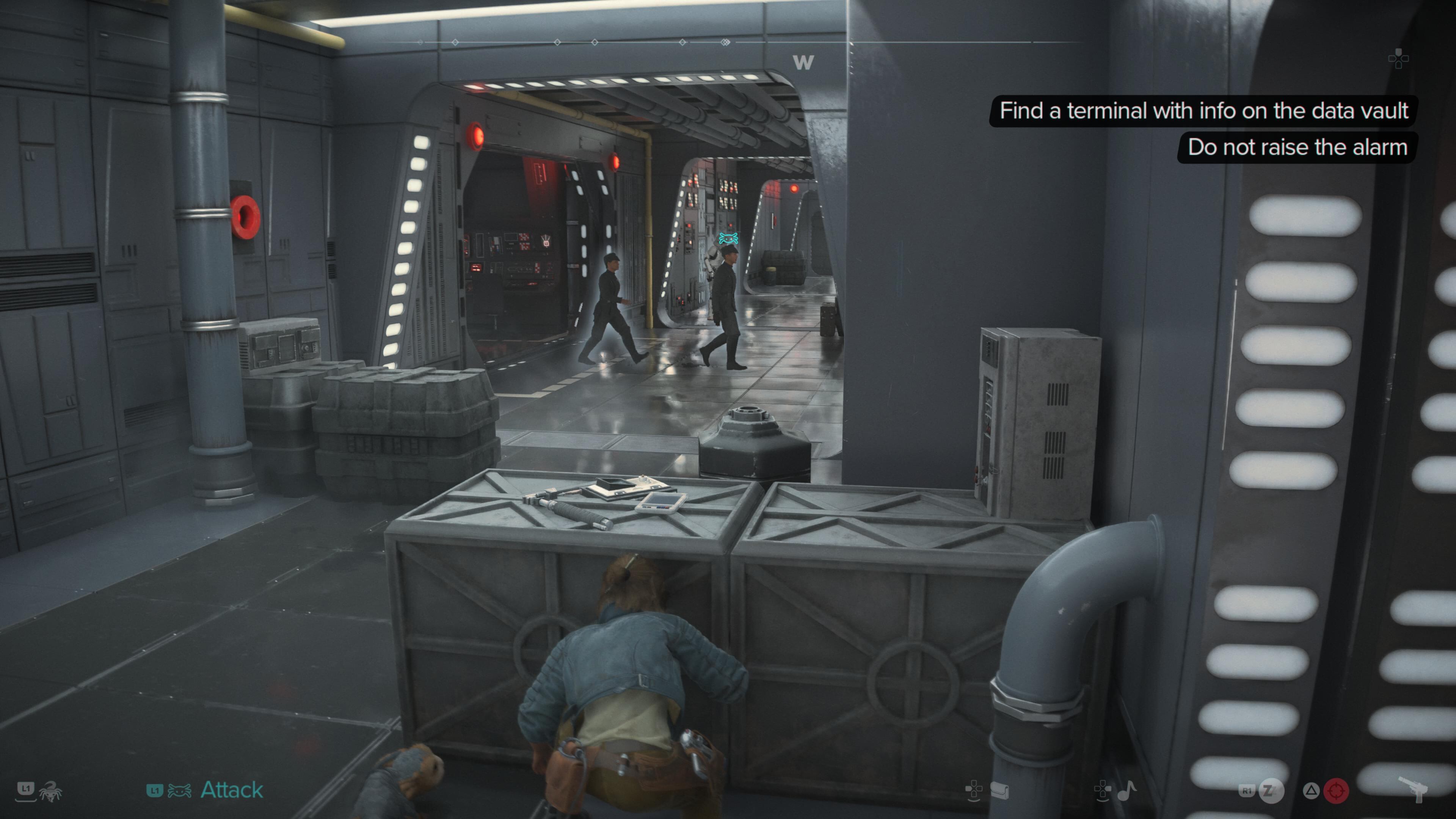The width and height of the screenshot is (1456, 819).
Task: Click the W heading on the compass
Action: [x=803, y=61]
